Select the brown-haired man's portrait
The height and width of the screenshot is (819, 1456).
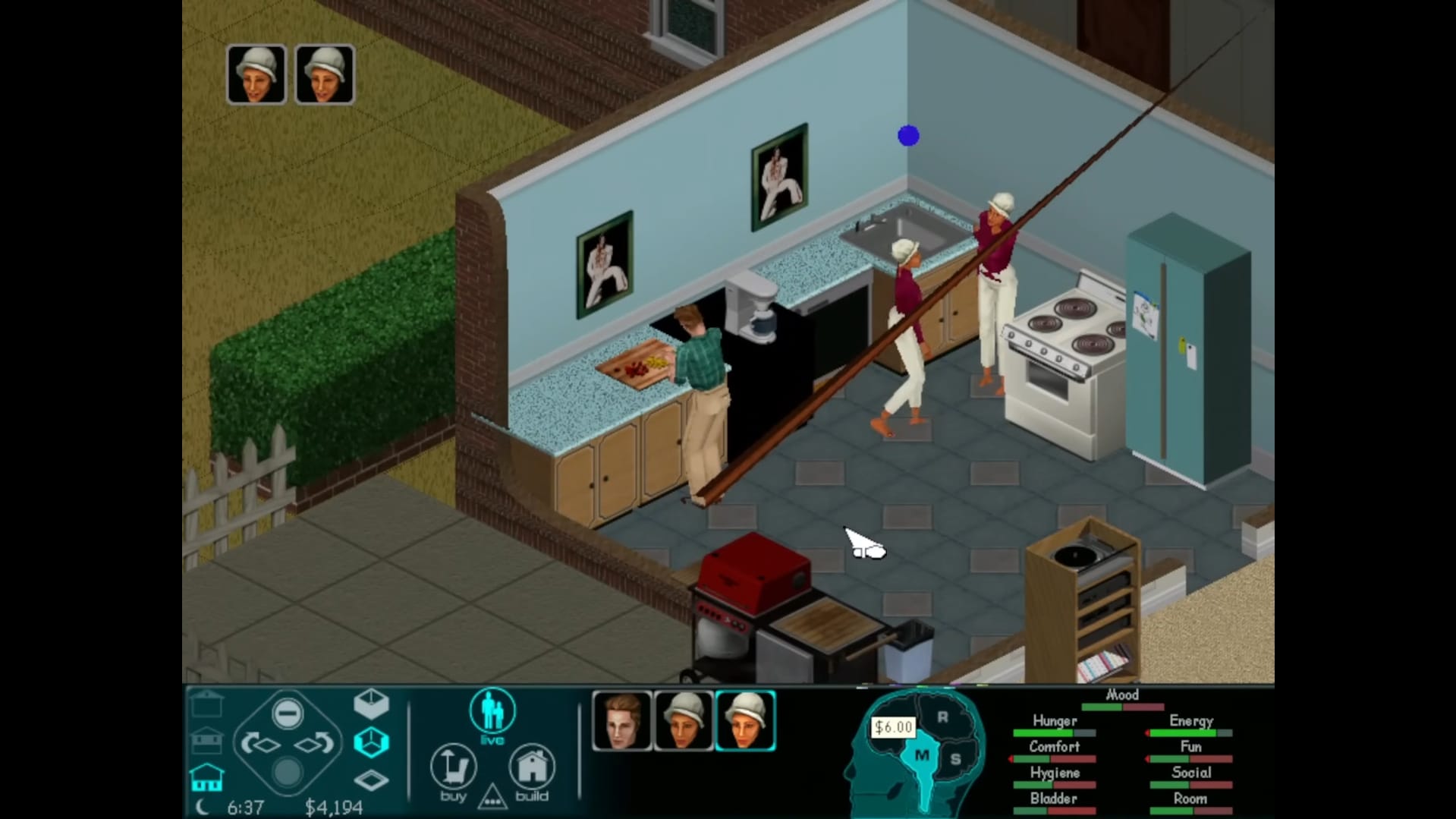click(x=621, y=720)
